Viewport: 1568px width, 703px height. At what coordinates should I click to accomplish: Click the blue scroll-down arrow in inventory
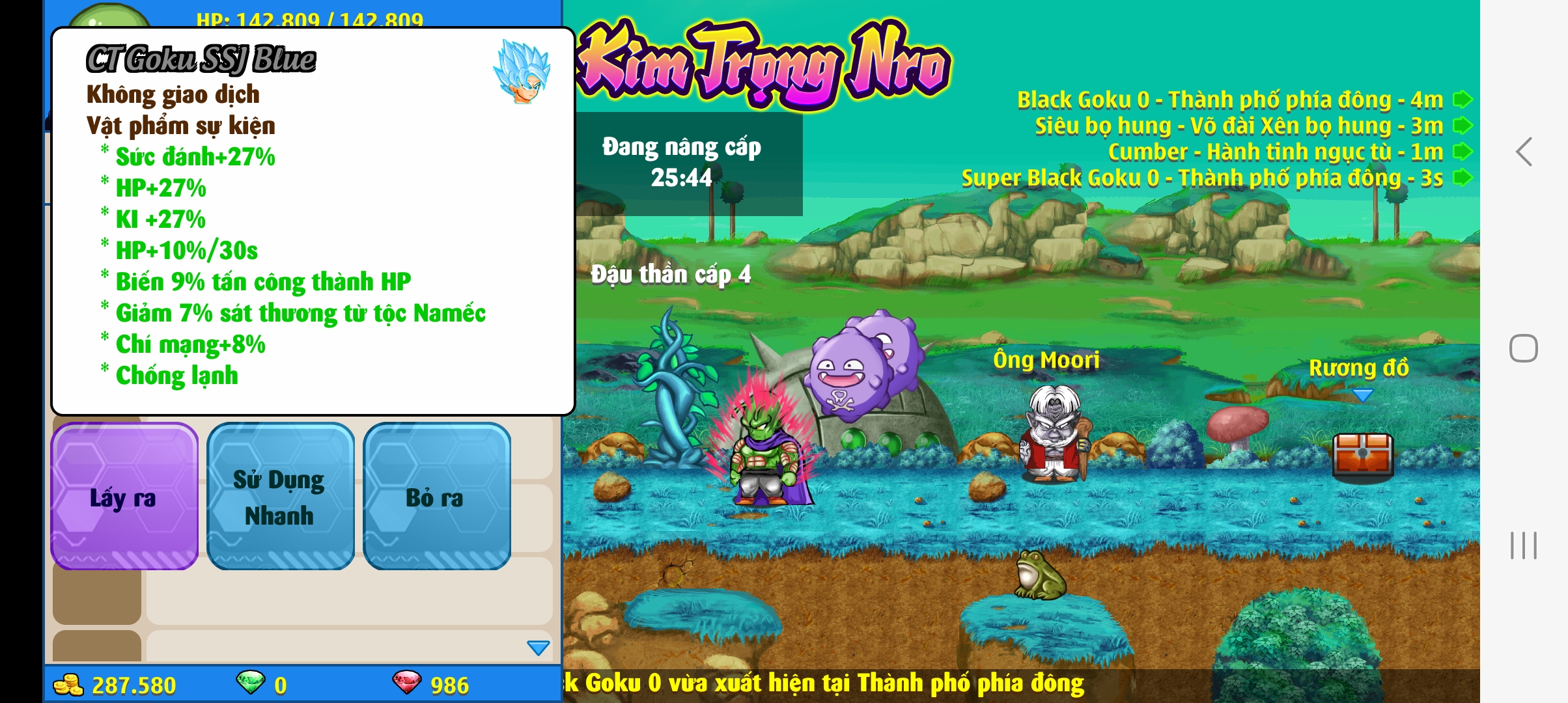point(538,648)
